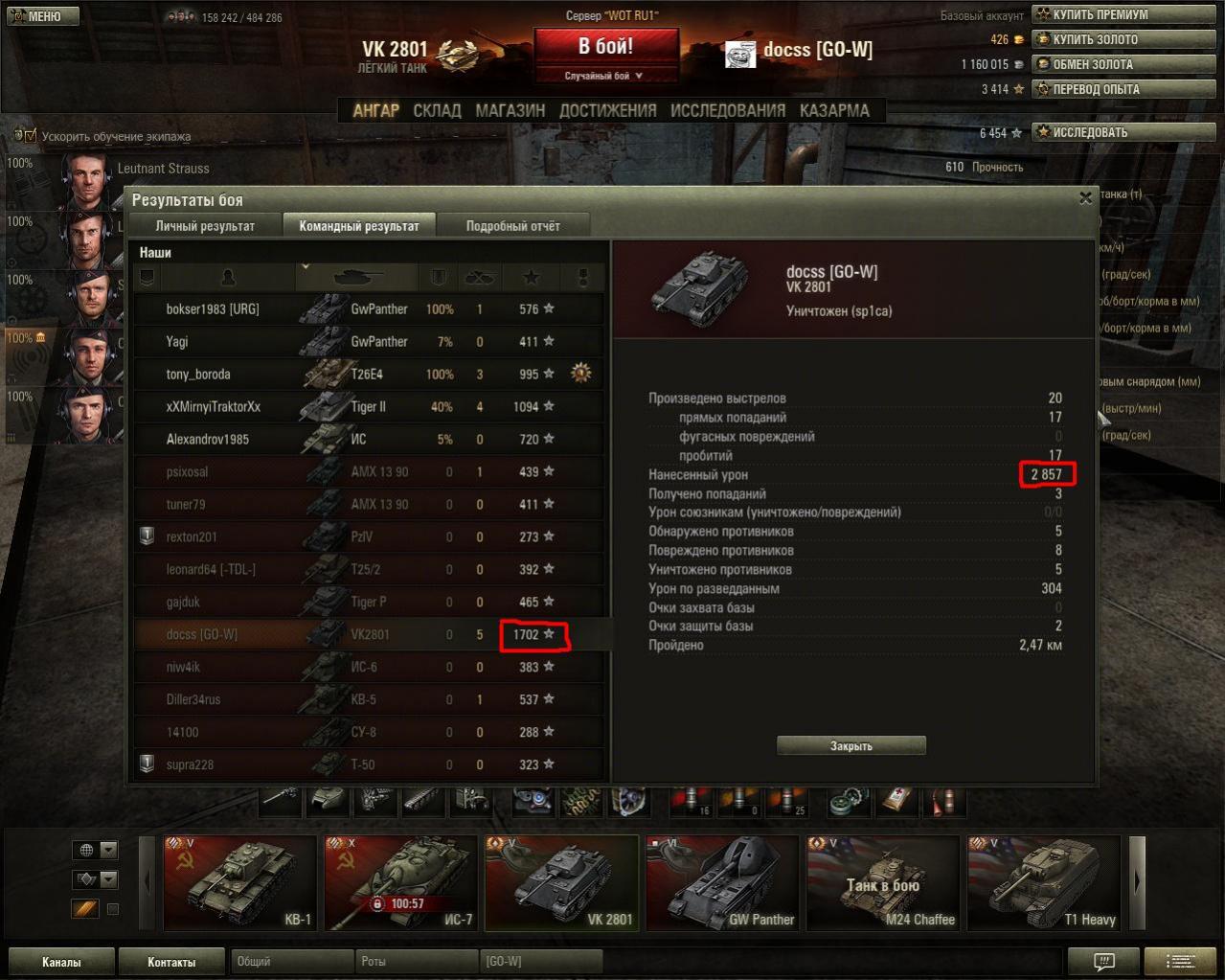The height and width of the screenshot is (980, 1225).
Task: Open the МАГАЗИН section
Action: click(x=510, y=110)
